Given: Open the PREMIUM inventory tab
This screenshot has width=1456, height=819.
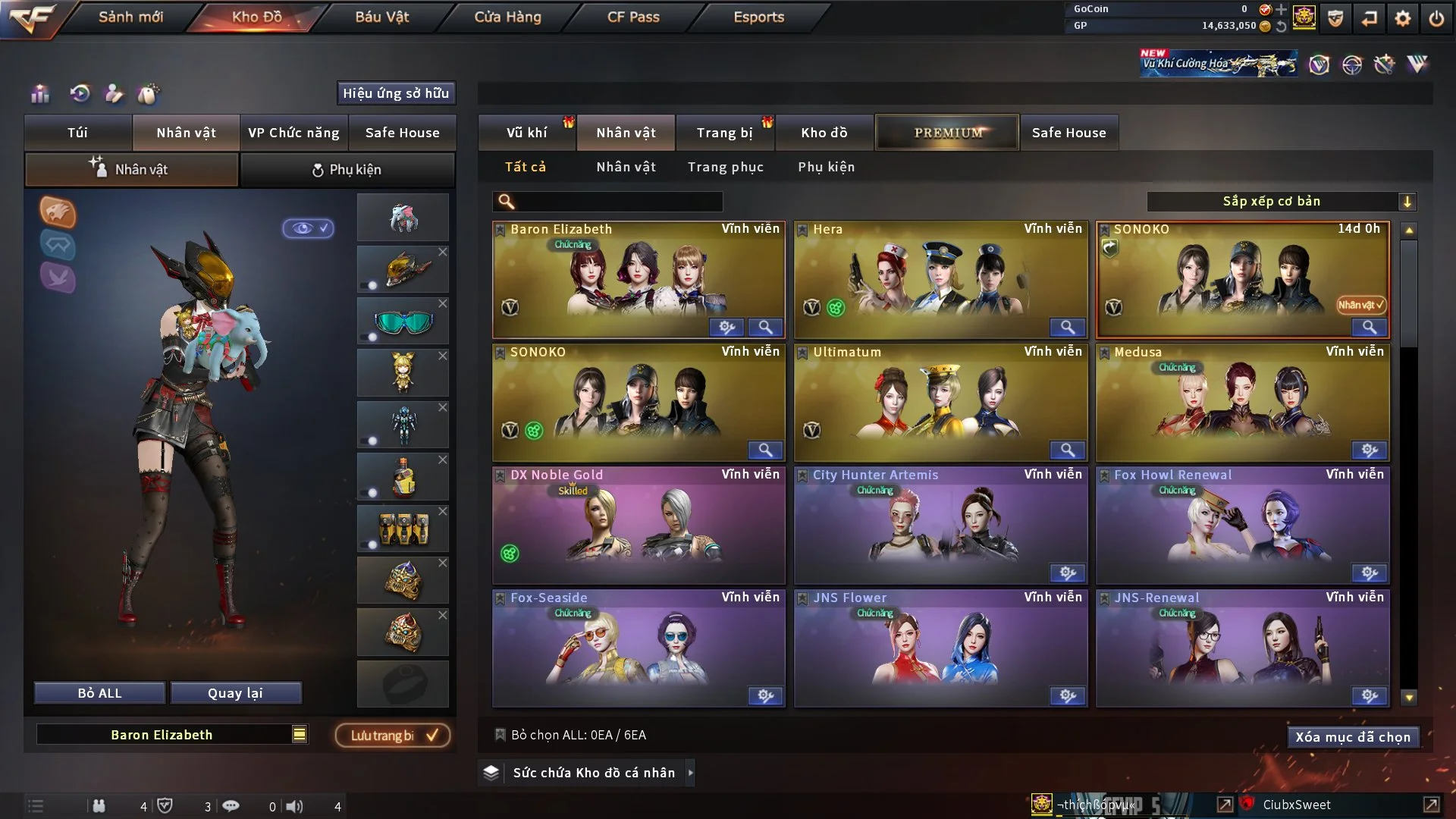Looking at the screenshot, I should [947, 133].
